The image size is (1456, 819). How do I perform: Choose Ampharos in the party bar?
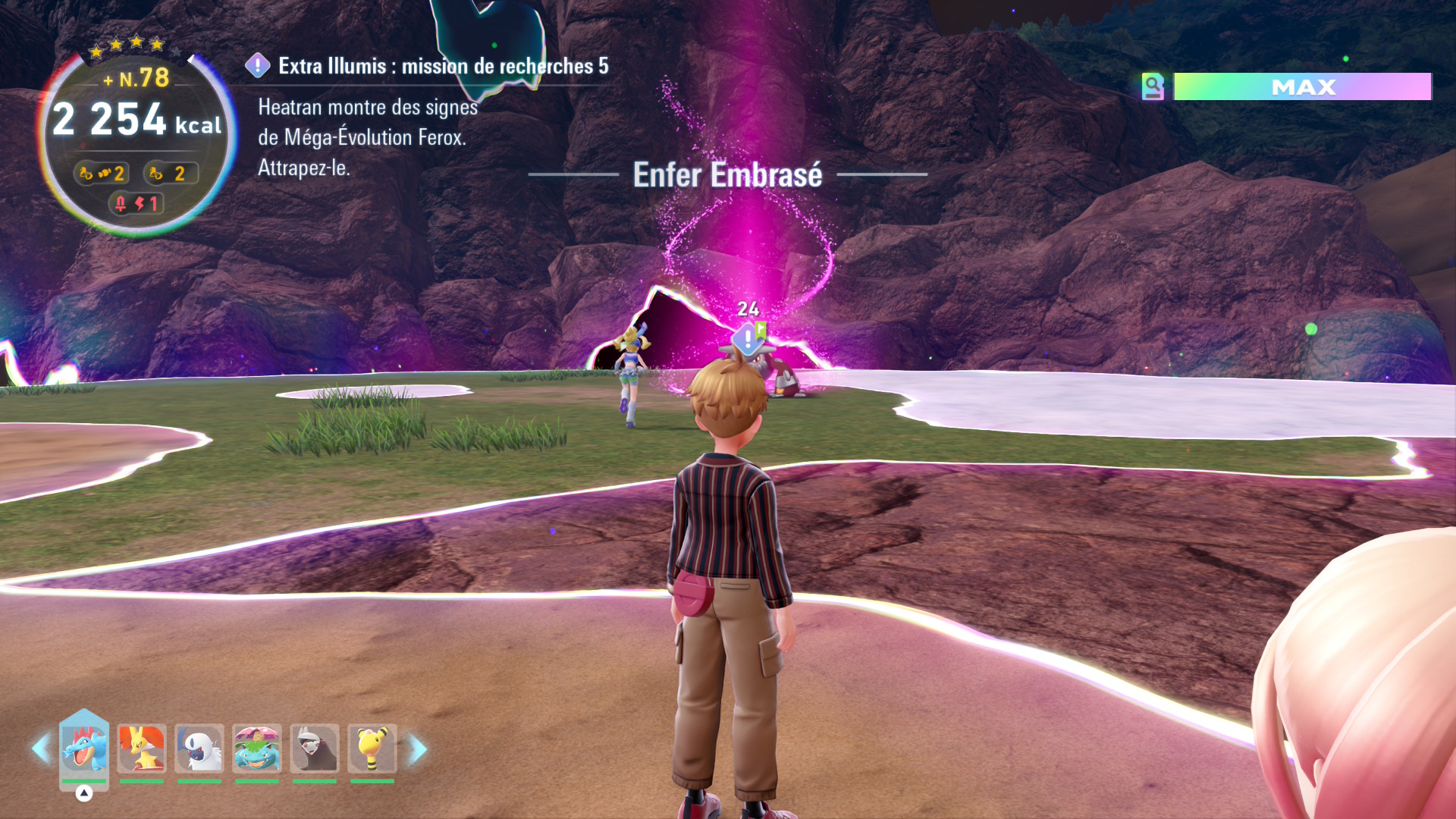(x=372, y=748)
